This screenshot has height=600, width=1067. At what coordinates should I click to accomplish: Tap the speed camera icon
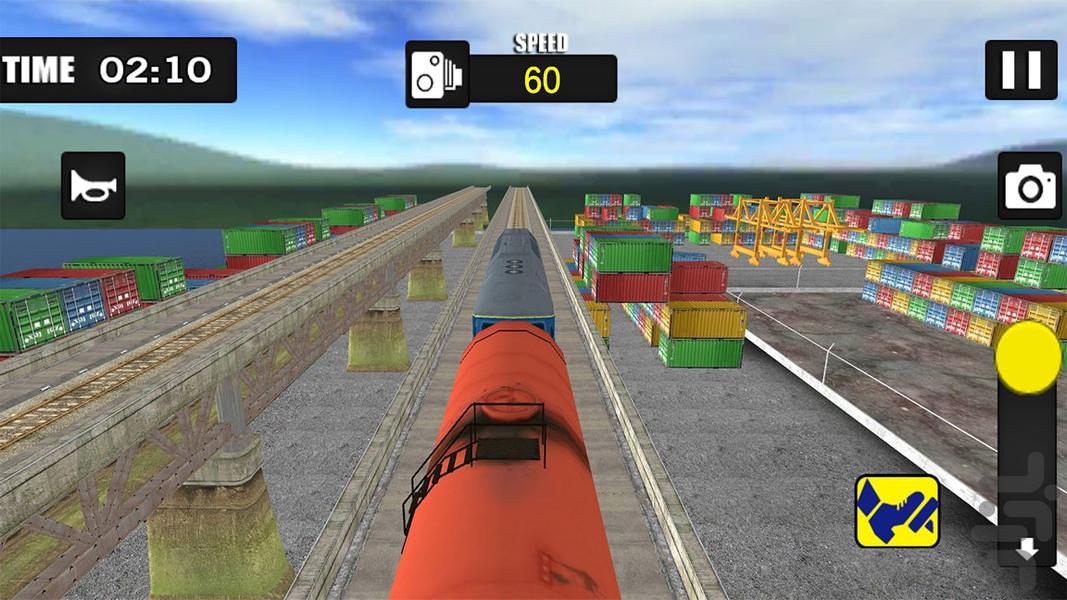point(437,75)
